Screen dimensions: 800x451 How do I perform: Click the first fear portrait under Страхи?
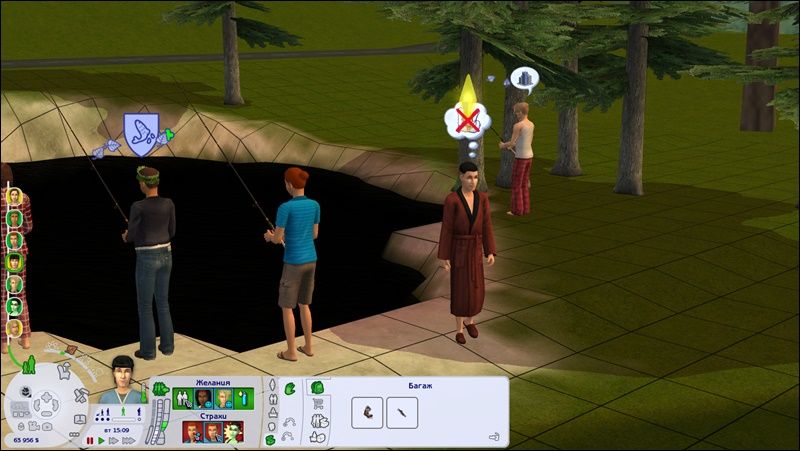pyautogui.click(x=189, y=431)
